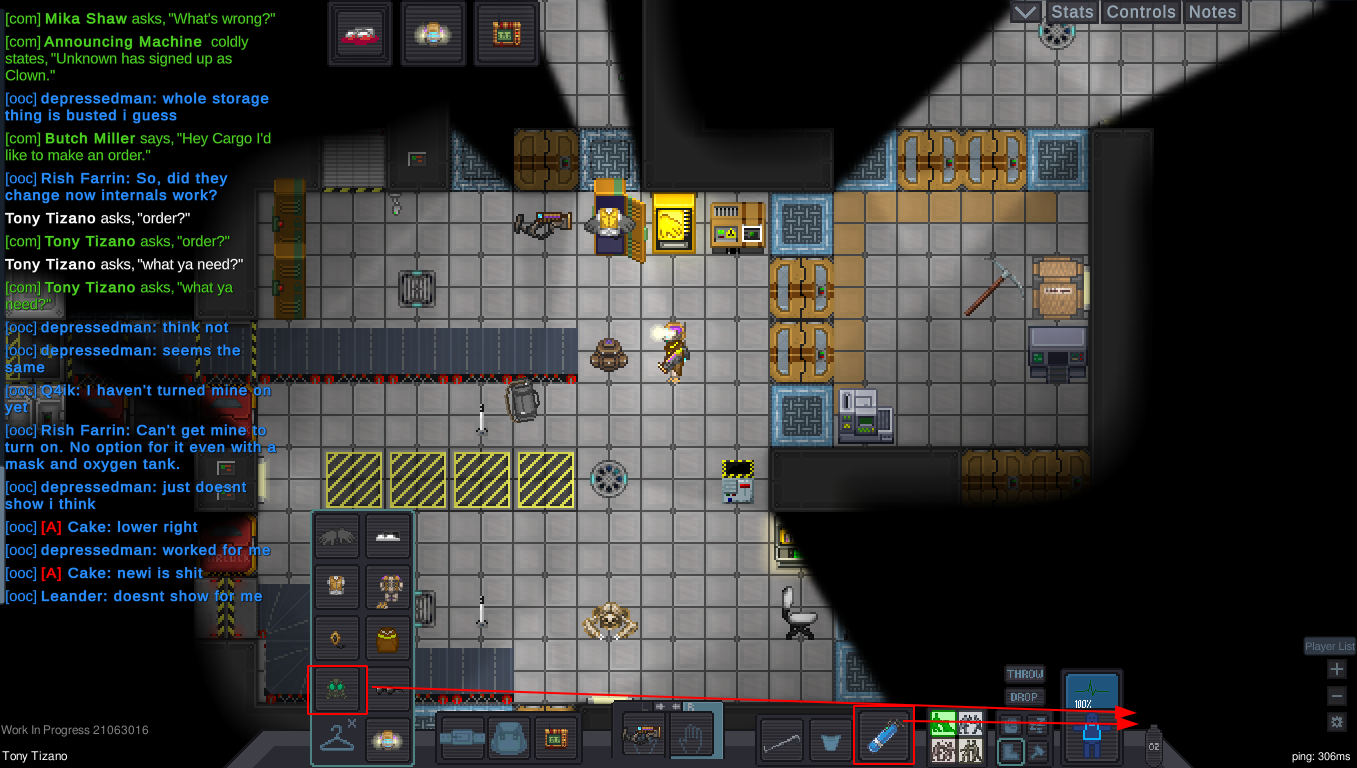The height and width of the screenshot is (768, 1357).
Task: Click the backpack slot on the hotbar
Action: pos(509,737)
